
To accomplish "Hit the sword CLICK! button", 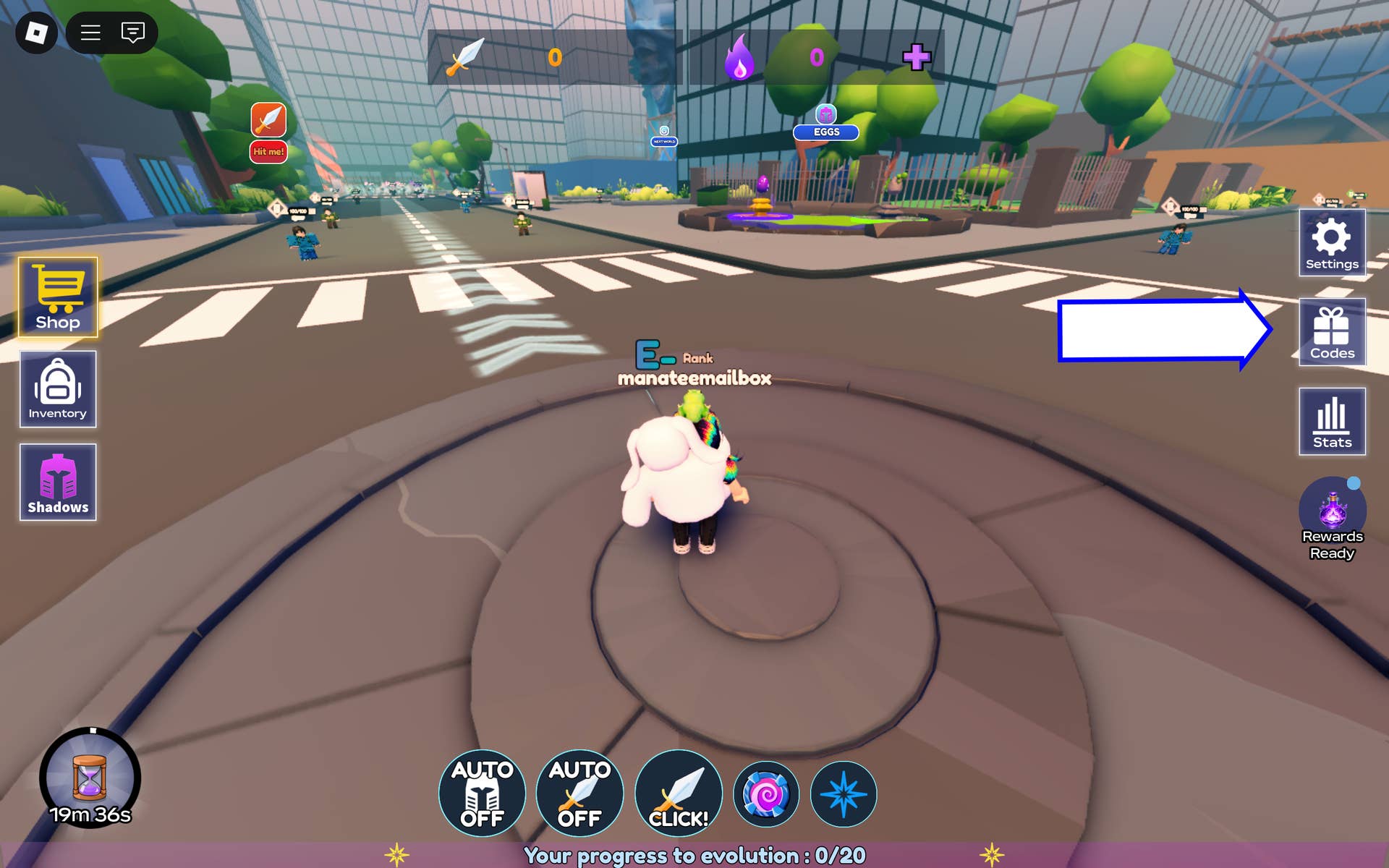I will pyautogui.click(x=678, y=793).
